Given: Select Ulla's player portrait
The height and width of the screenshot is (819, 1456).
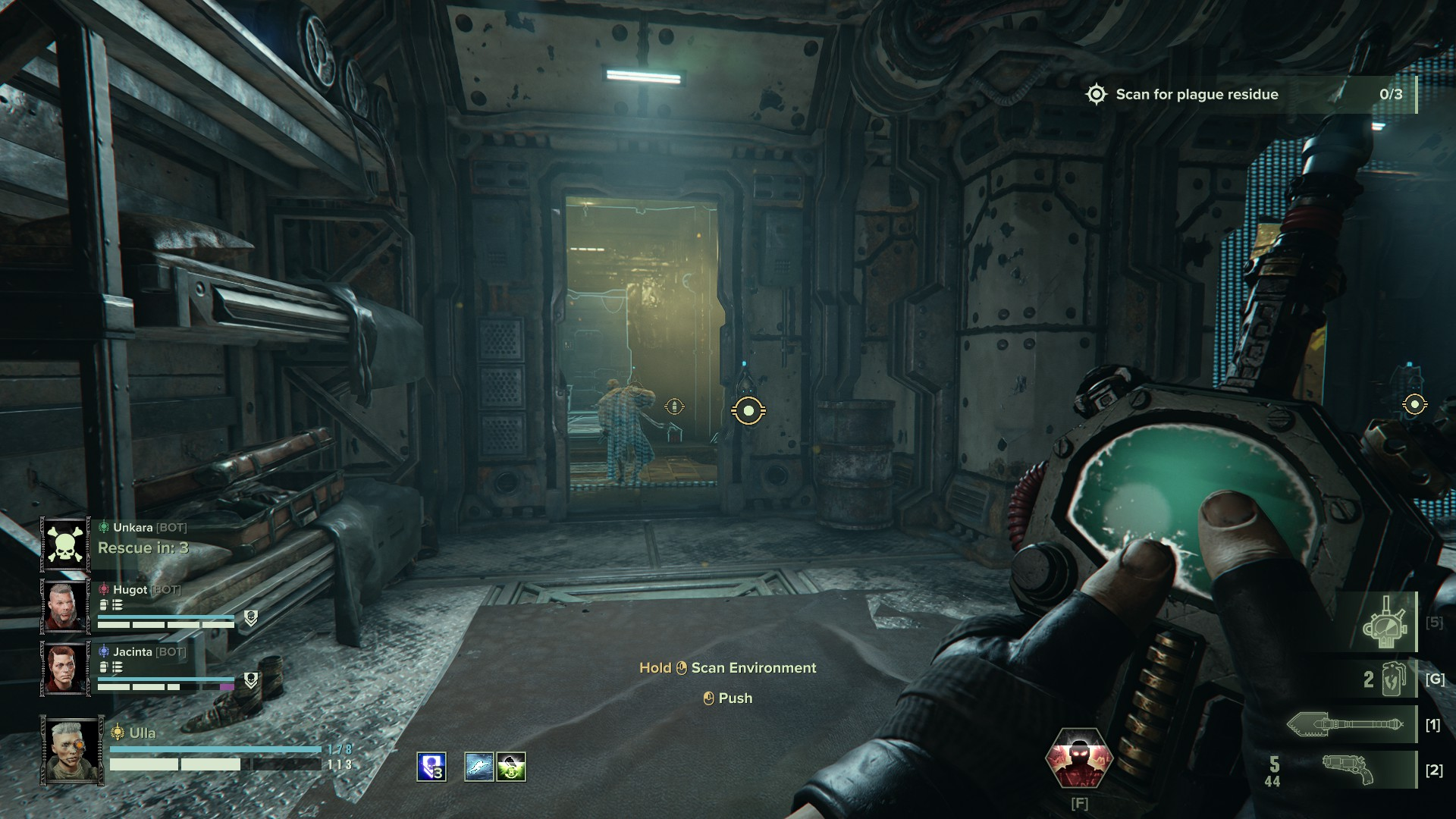Looking at the screenshot, I should point(73,750).
